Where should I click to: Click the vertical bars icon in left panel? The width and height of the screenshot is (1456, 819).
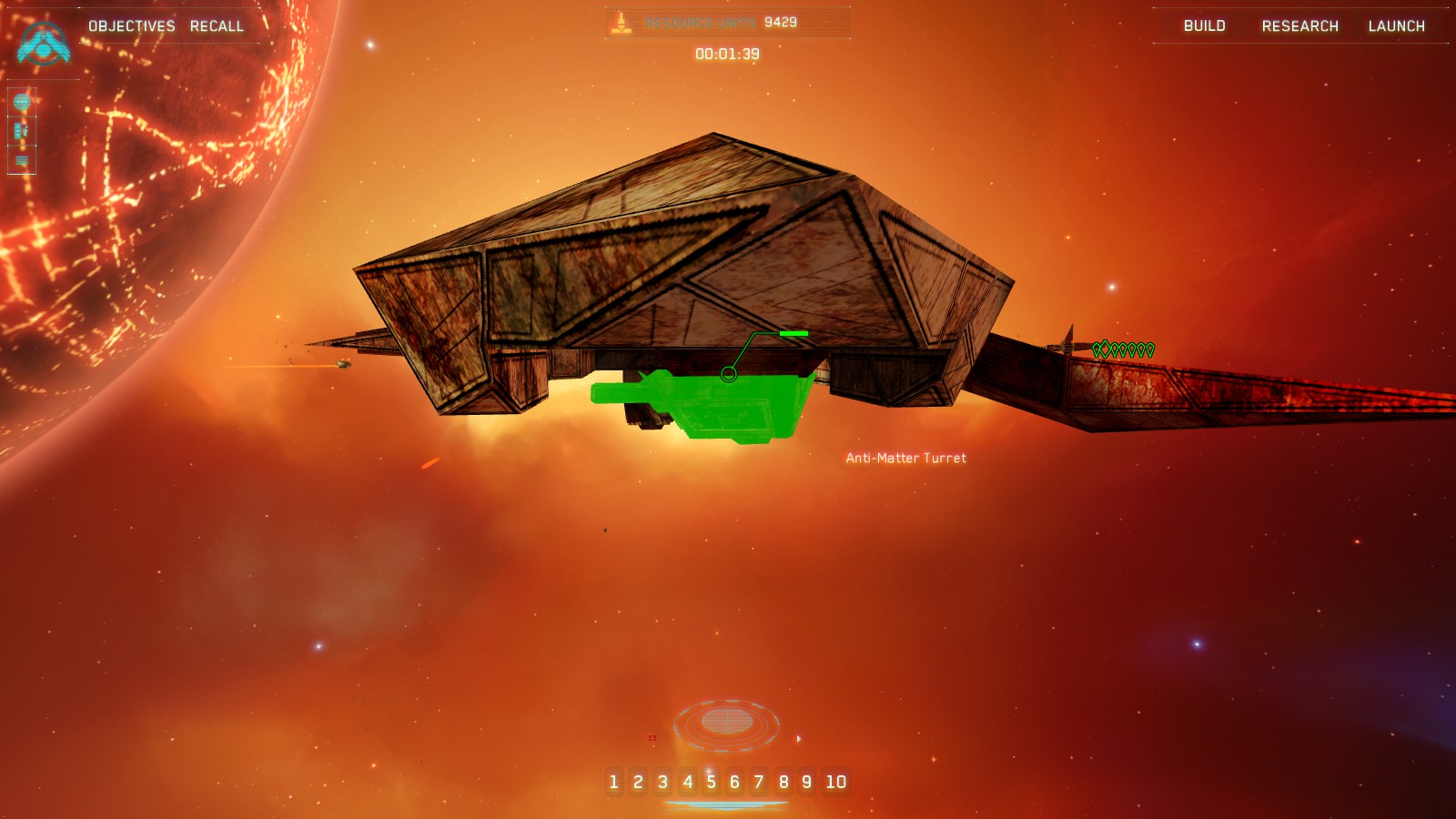22,131
